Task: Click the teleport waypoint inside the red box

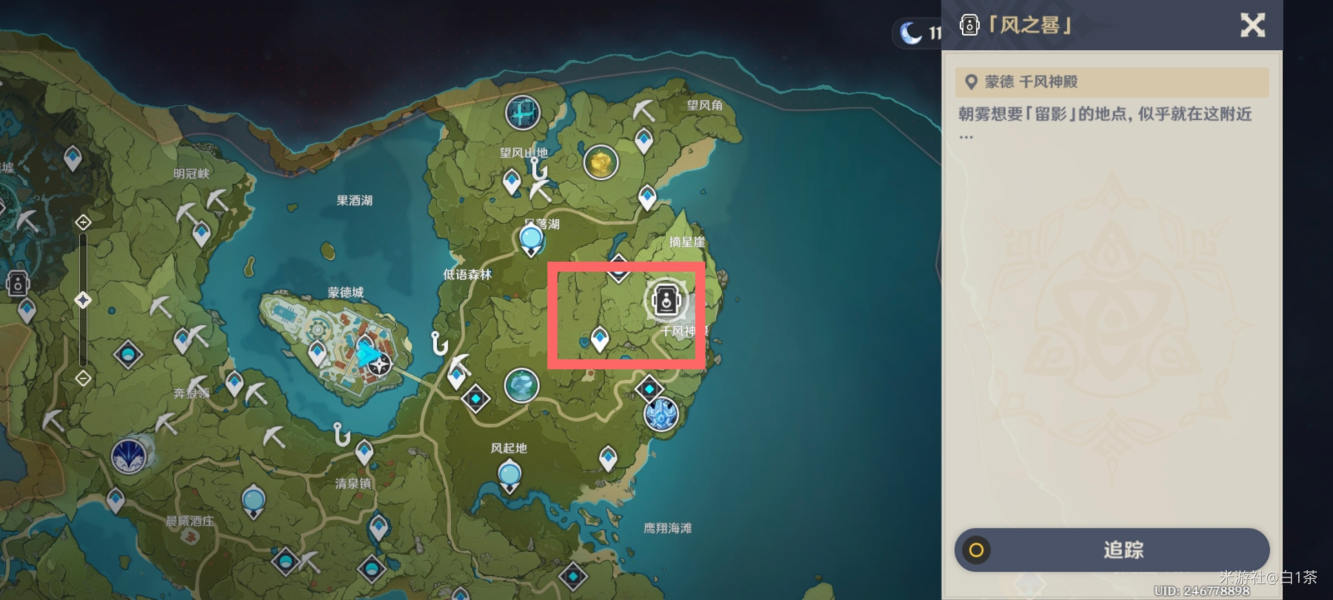Action: 599,339
